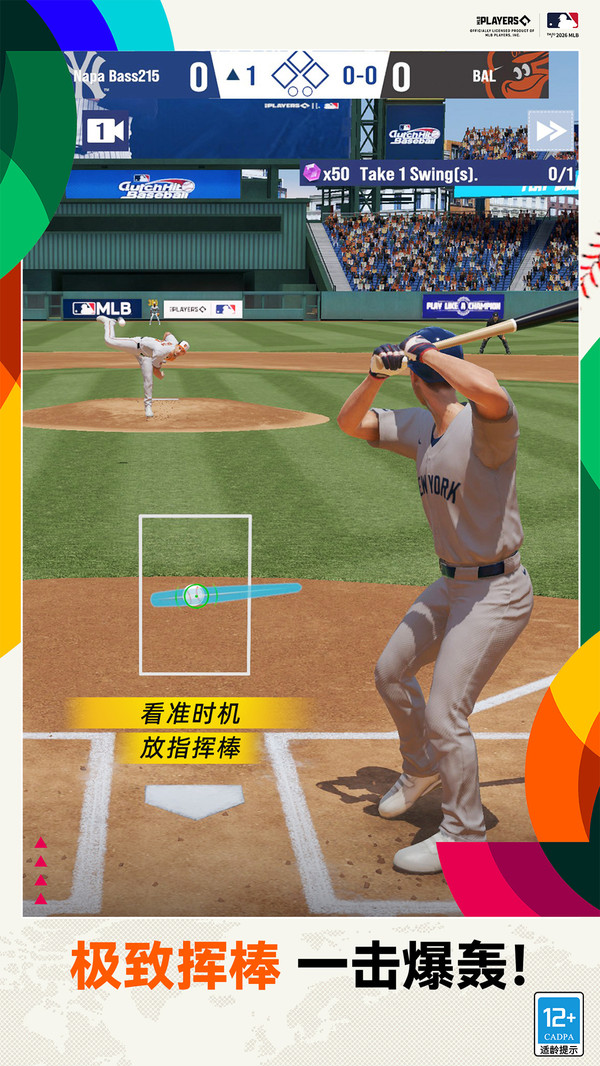
Task: Open the Take 1 Swing mission tracker
Action: pyautogui.click(x=439, y=173)
